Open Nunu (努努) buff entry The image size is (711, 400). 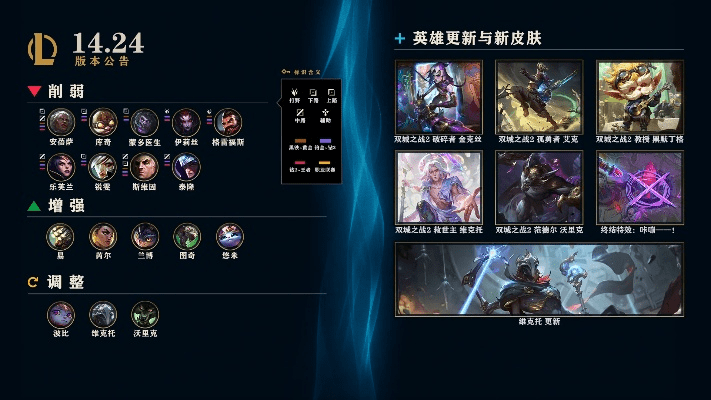coord(230,236)
